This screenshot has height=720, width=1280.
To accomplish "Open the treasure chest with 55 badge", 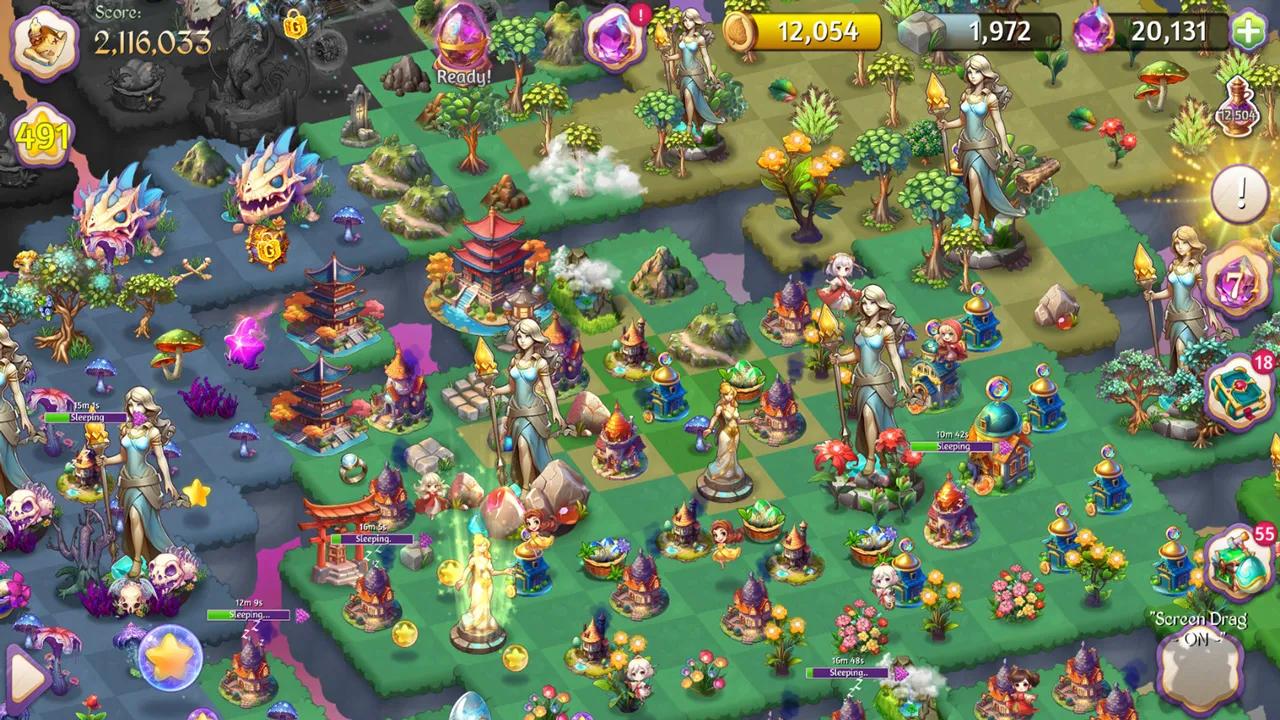I will click(x=1238, y=562).
